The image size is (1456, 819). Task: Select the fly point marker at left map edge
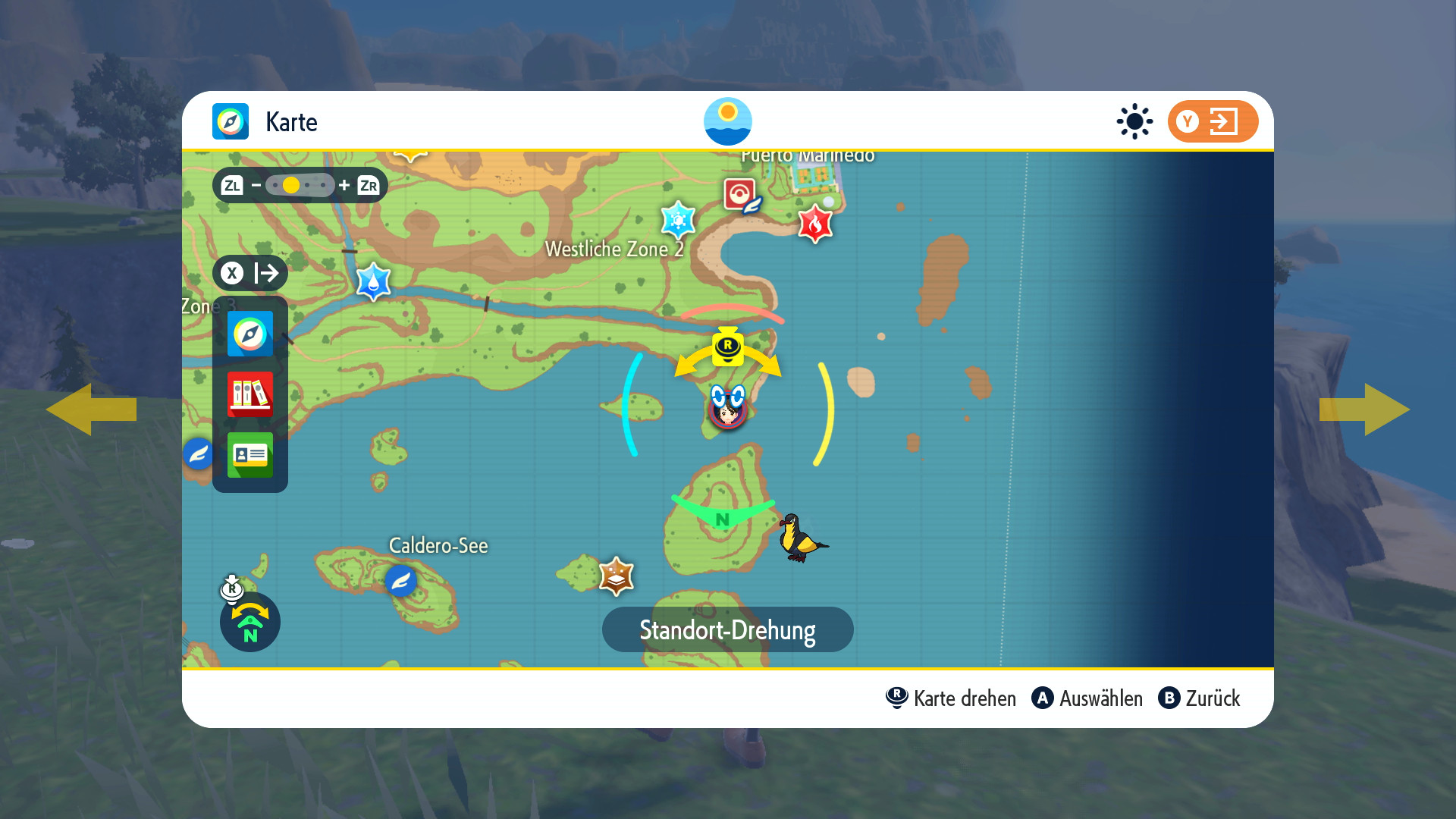(x=198, y=454)
